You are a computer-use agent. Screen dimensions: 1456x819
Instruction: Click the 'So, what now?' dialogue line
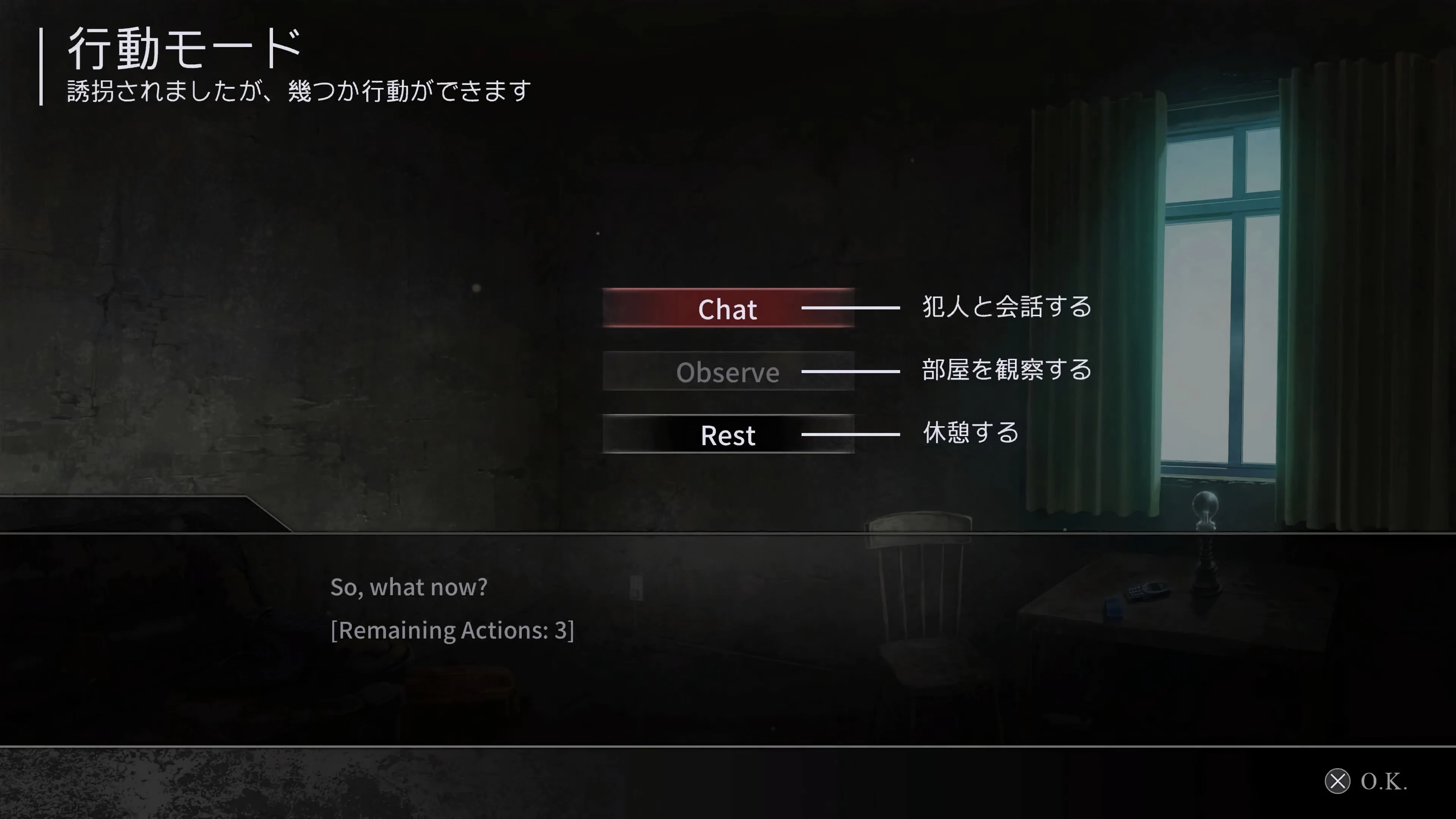(409, 587)
